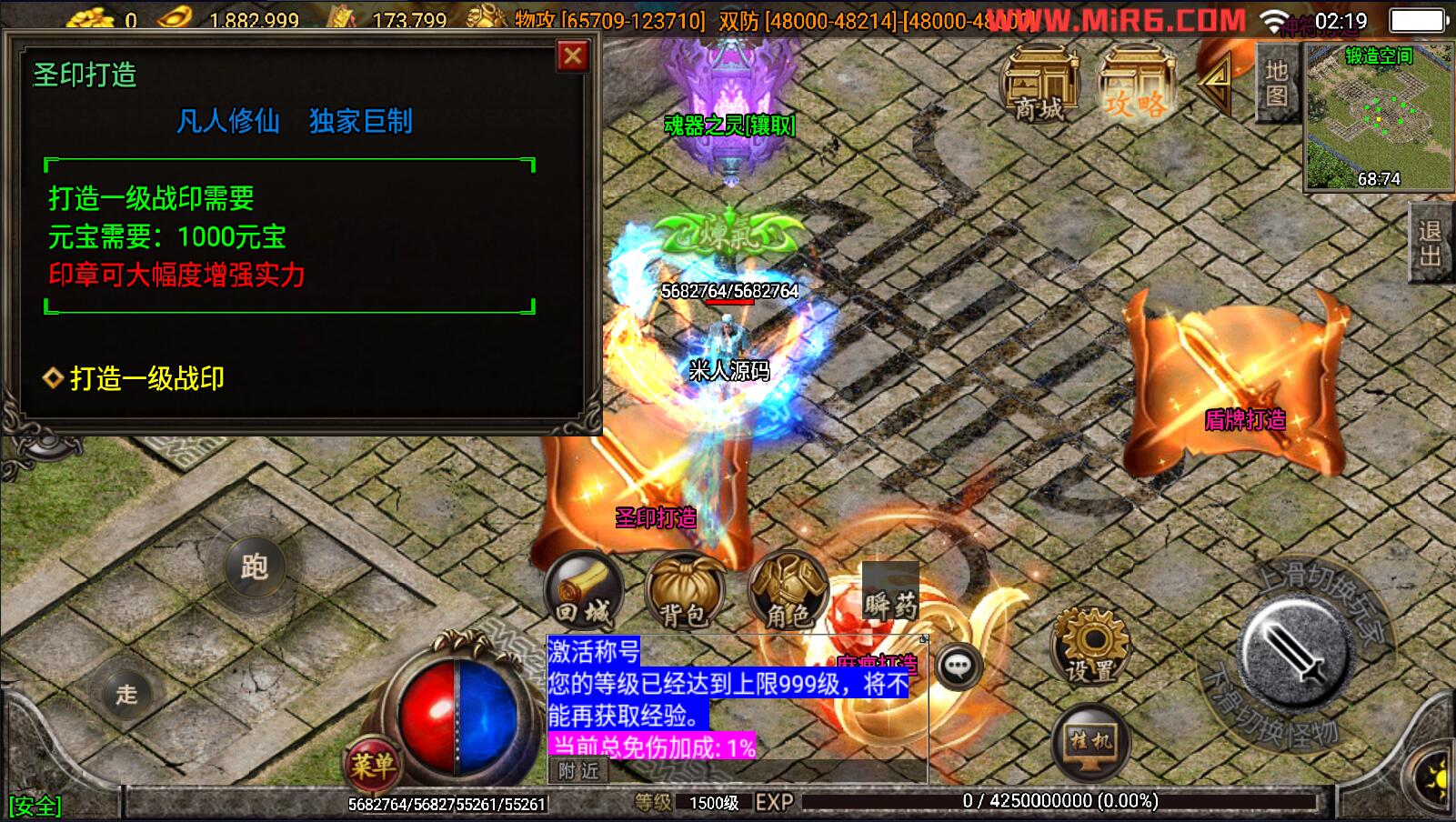1456x822 pixels.
Task: Open the chat speech bubble
Action: (958, 667)
